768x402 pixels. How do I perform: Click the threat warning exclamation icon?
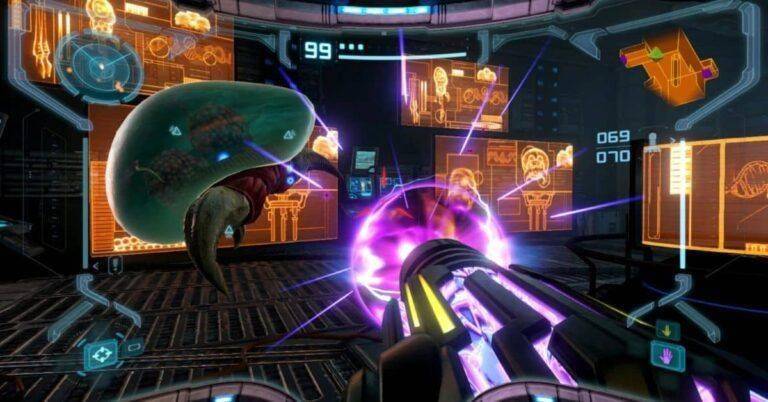pos(116,265)
